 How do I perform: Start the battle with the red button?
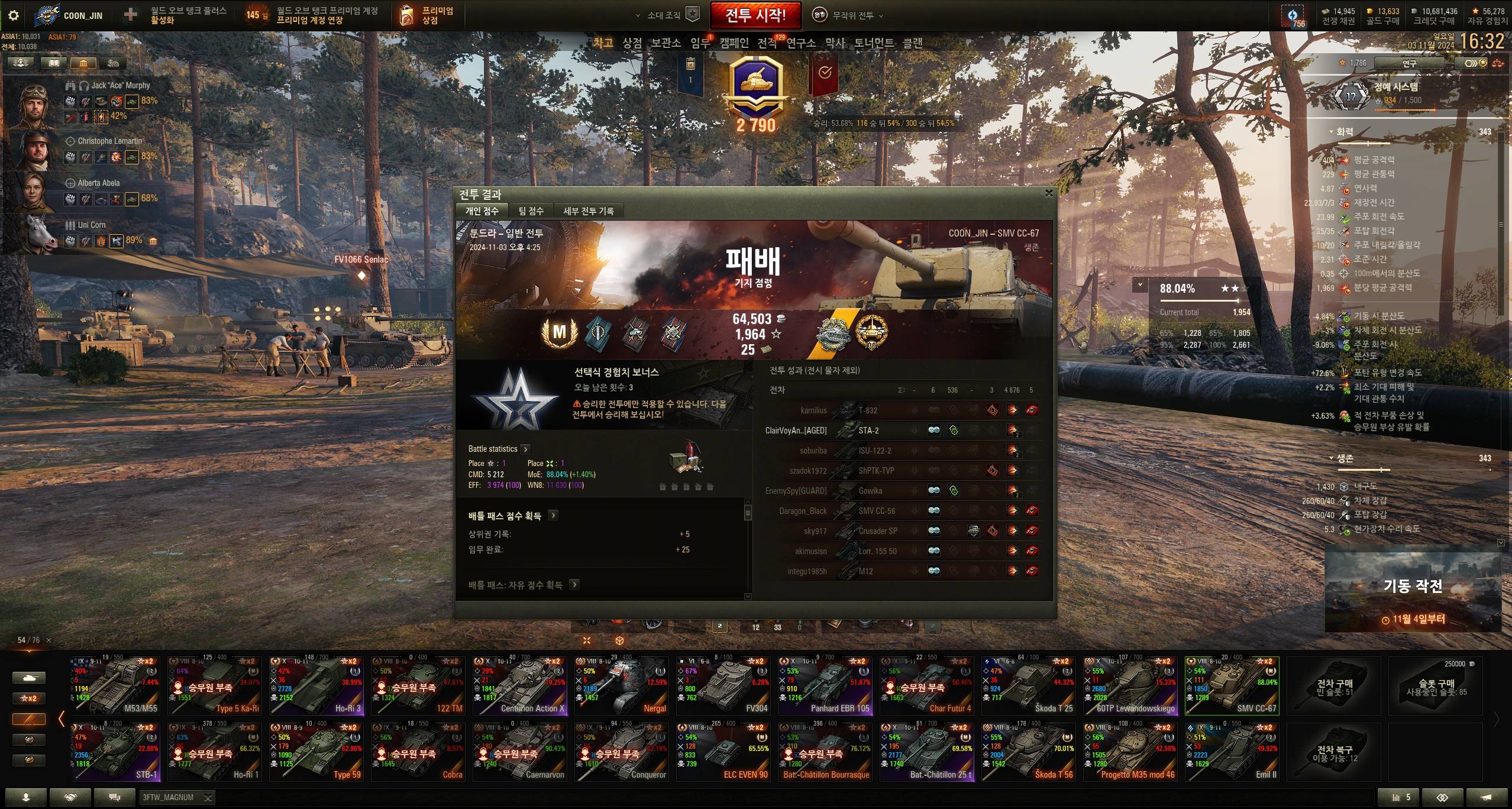click(755, 15)
